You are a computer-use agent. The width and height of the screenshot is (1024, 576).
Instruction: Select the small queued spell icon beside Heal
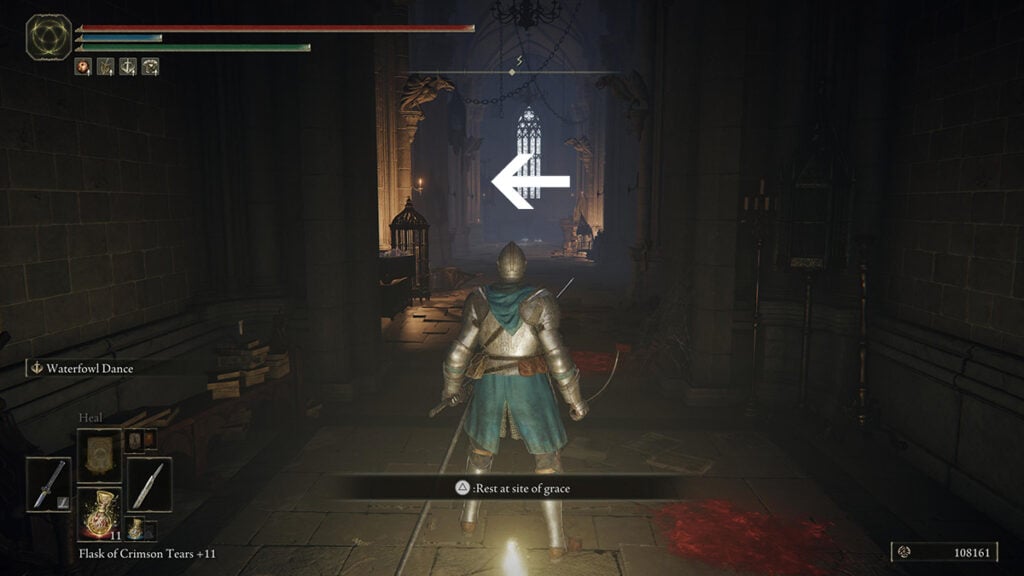click(x=135, y=440)
